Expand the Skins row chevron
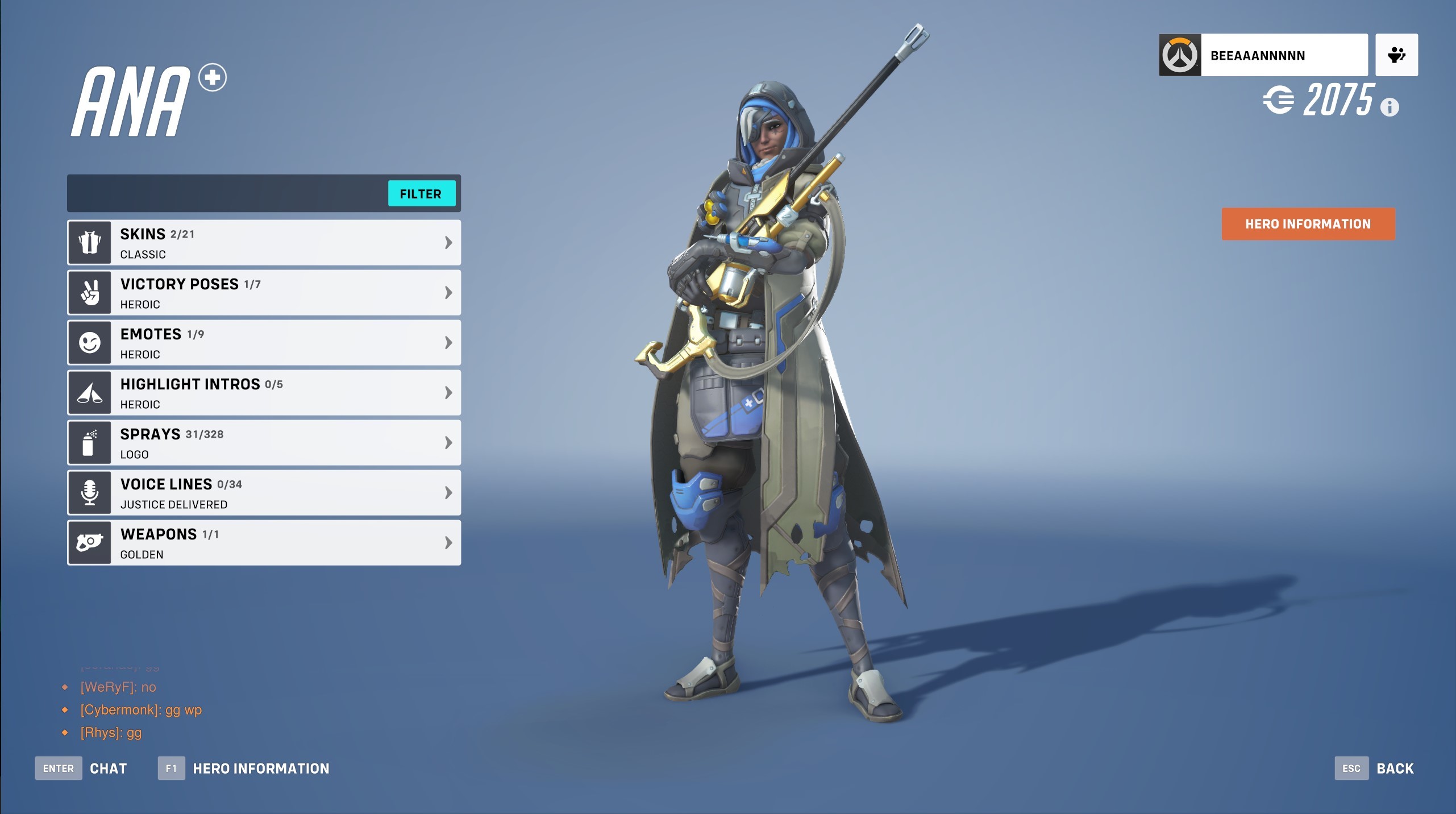This screenshot has height=814, width=1456. pos(448,242)
